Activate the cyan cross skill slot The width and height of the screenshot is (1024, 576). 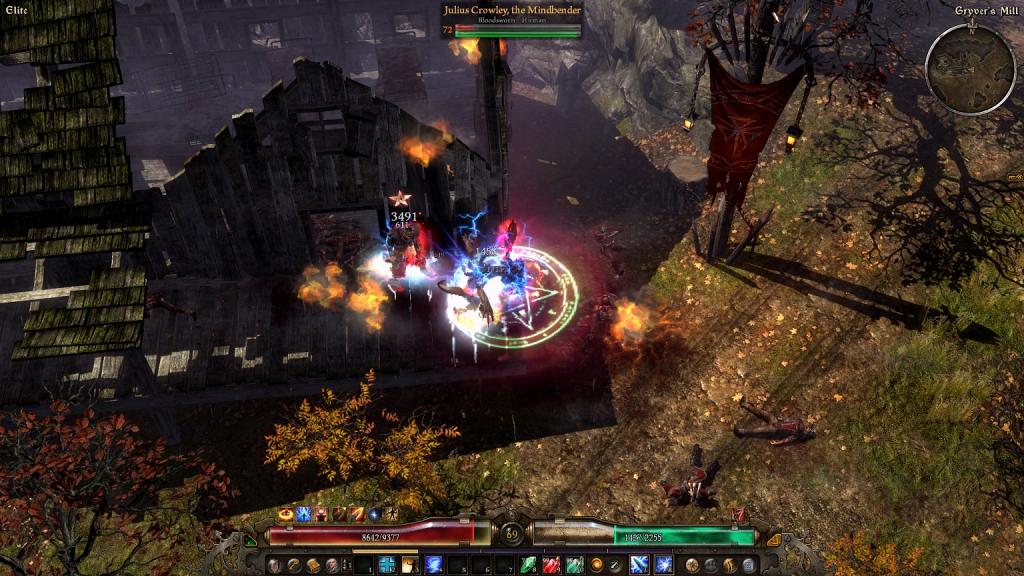point(385,565)
